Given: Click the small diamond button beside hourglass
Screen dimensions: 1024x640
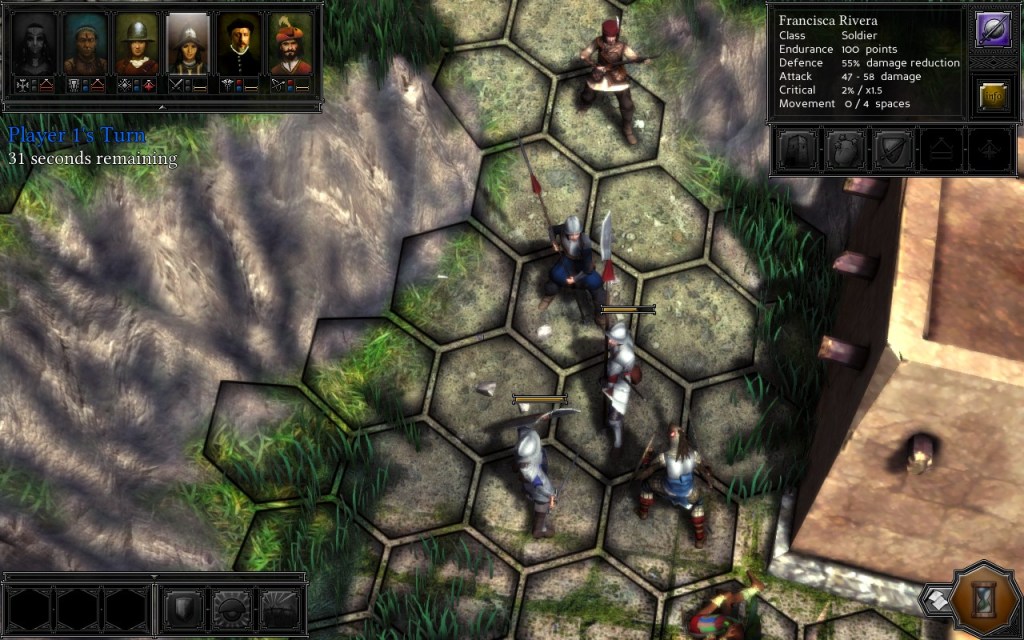Looking at the screenshot, I should 938,599.
